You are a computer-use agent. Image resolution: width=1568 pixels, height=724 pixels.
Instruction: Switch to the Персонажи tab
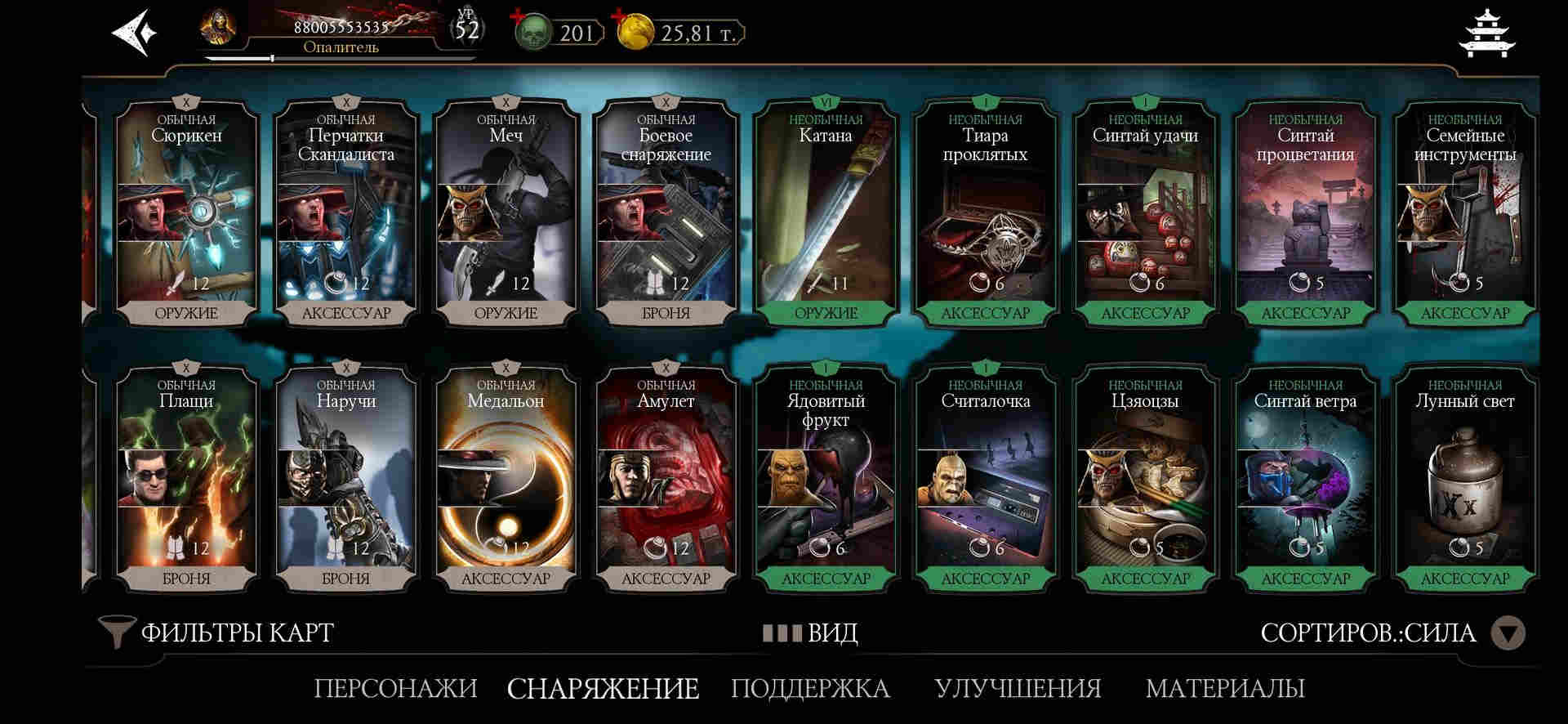[395, 688]
